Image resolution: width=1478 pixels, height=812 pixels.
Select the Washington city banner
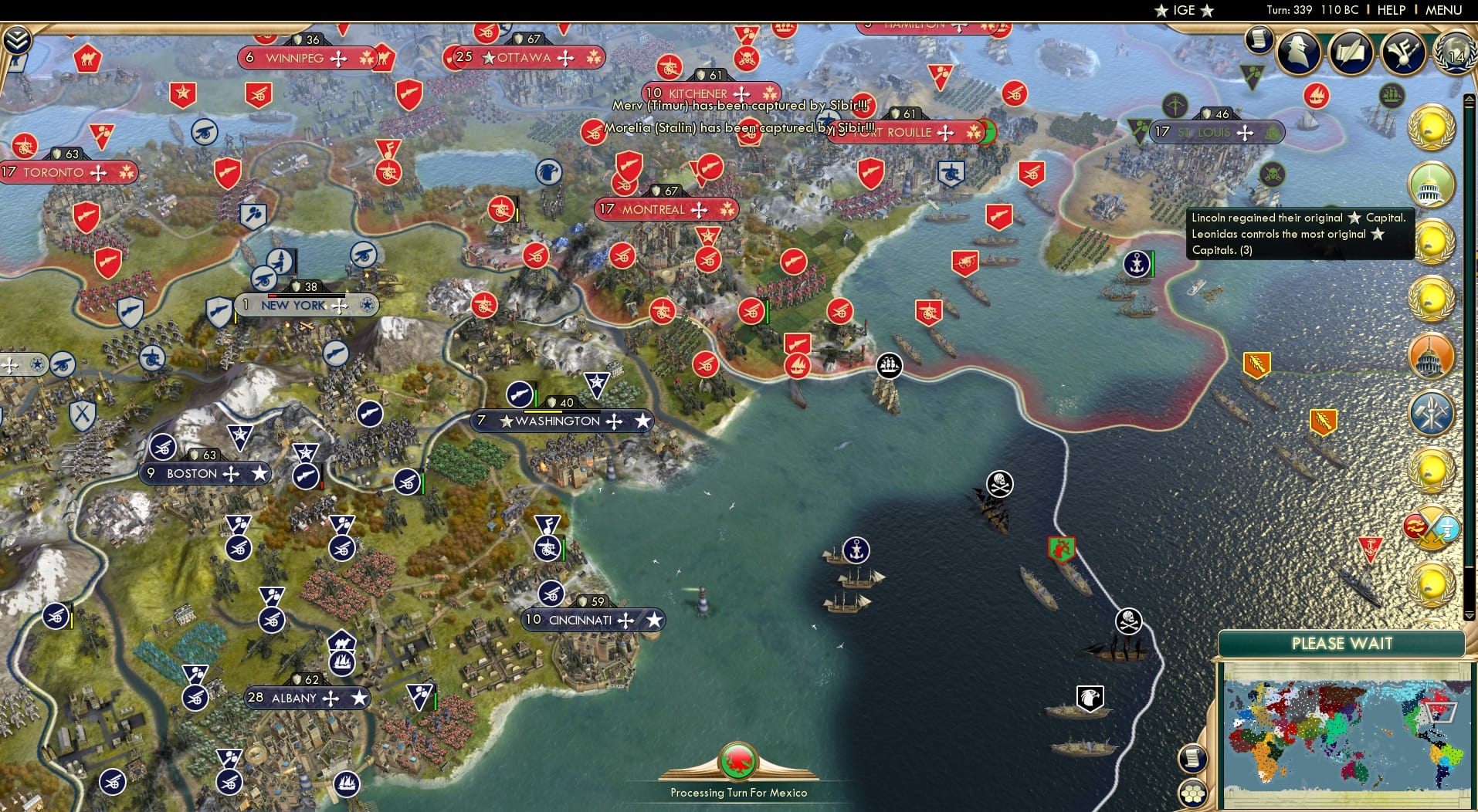[x=561, y=421]
